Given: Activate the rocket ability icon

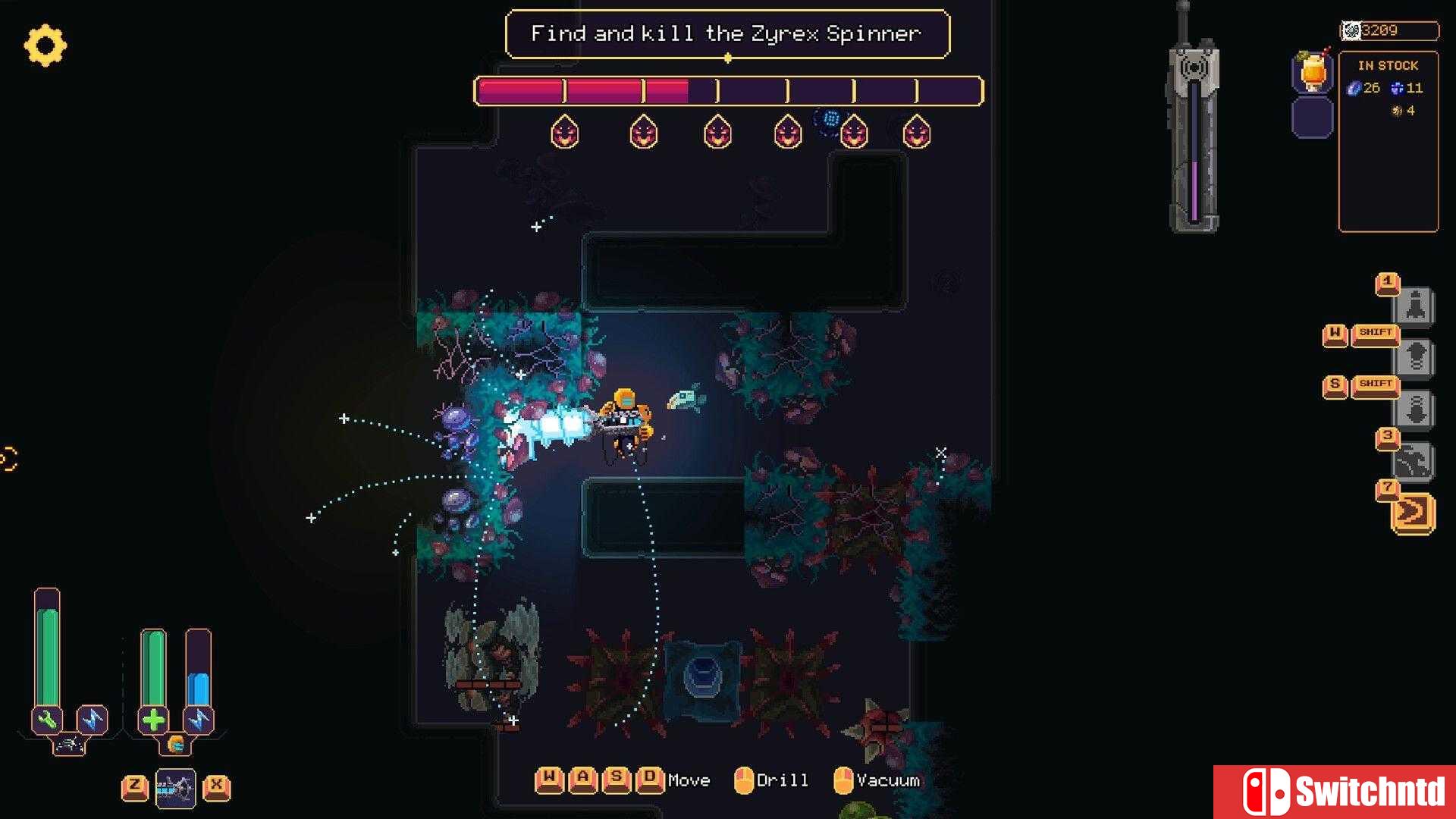Looking at the screenshot, I should (1415, 306).
